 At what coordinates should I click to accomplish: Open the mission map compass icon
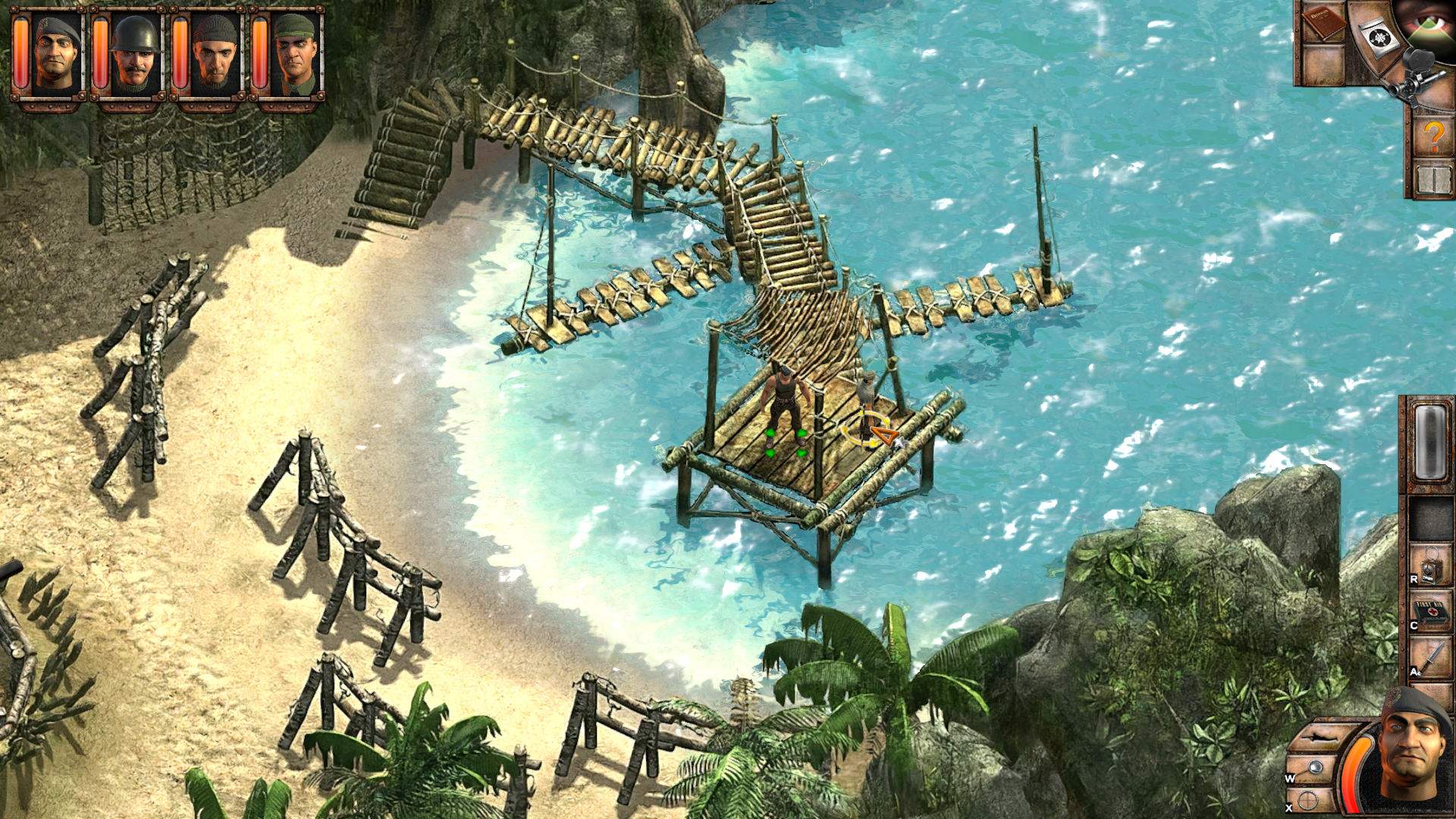[1380, 36]
